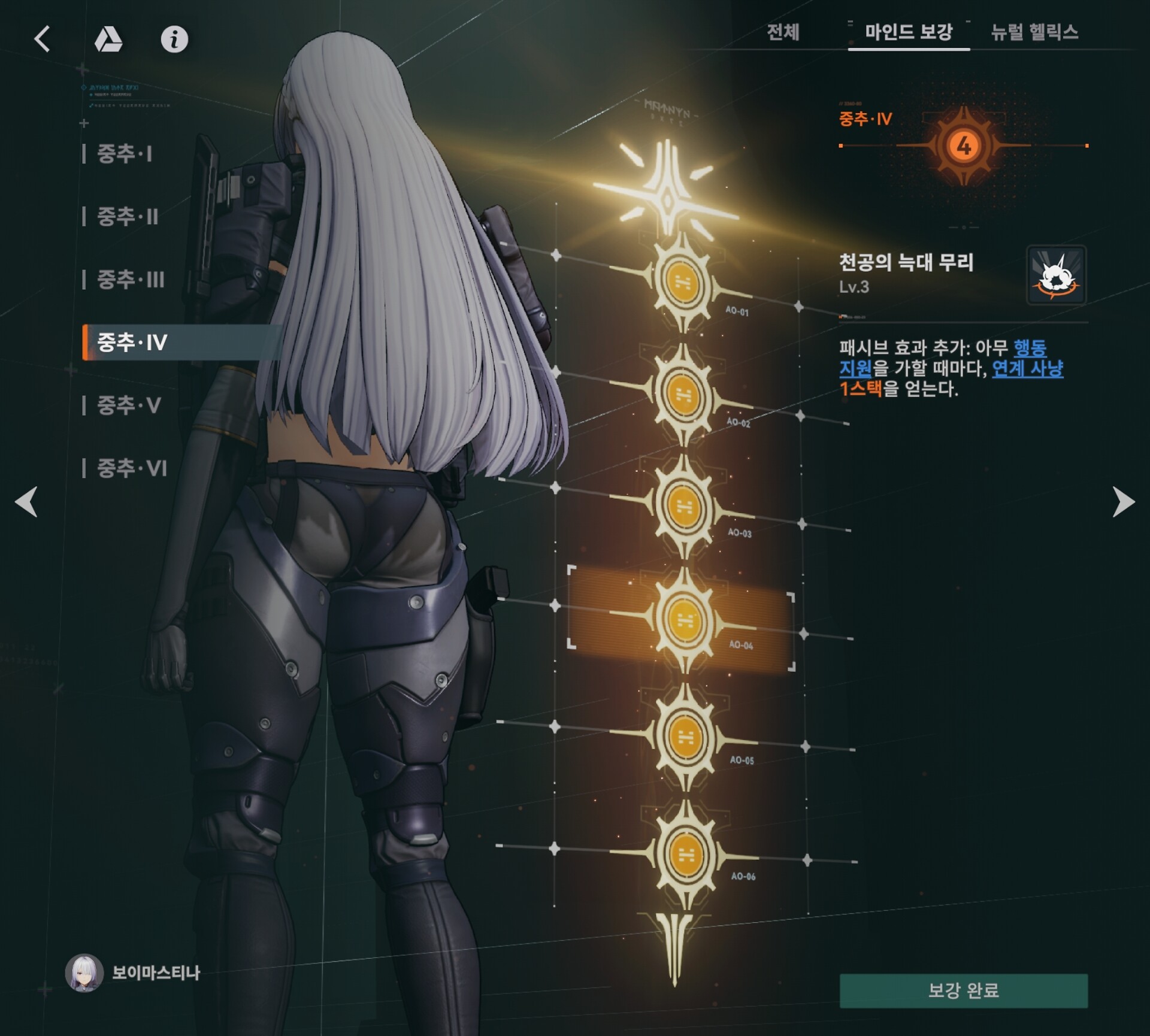Switch to previous character with left arrow
This screenshot has width=1150, height=1036.
(x=26, y=501)
